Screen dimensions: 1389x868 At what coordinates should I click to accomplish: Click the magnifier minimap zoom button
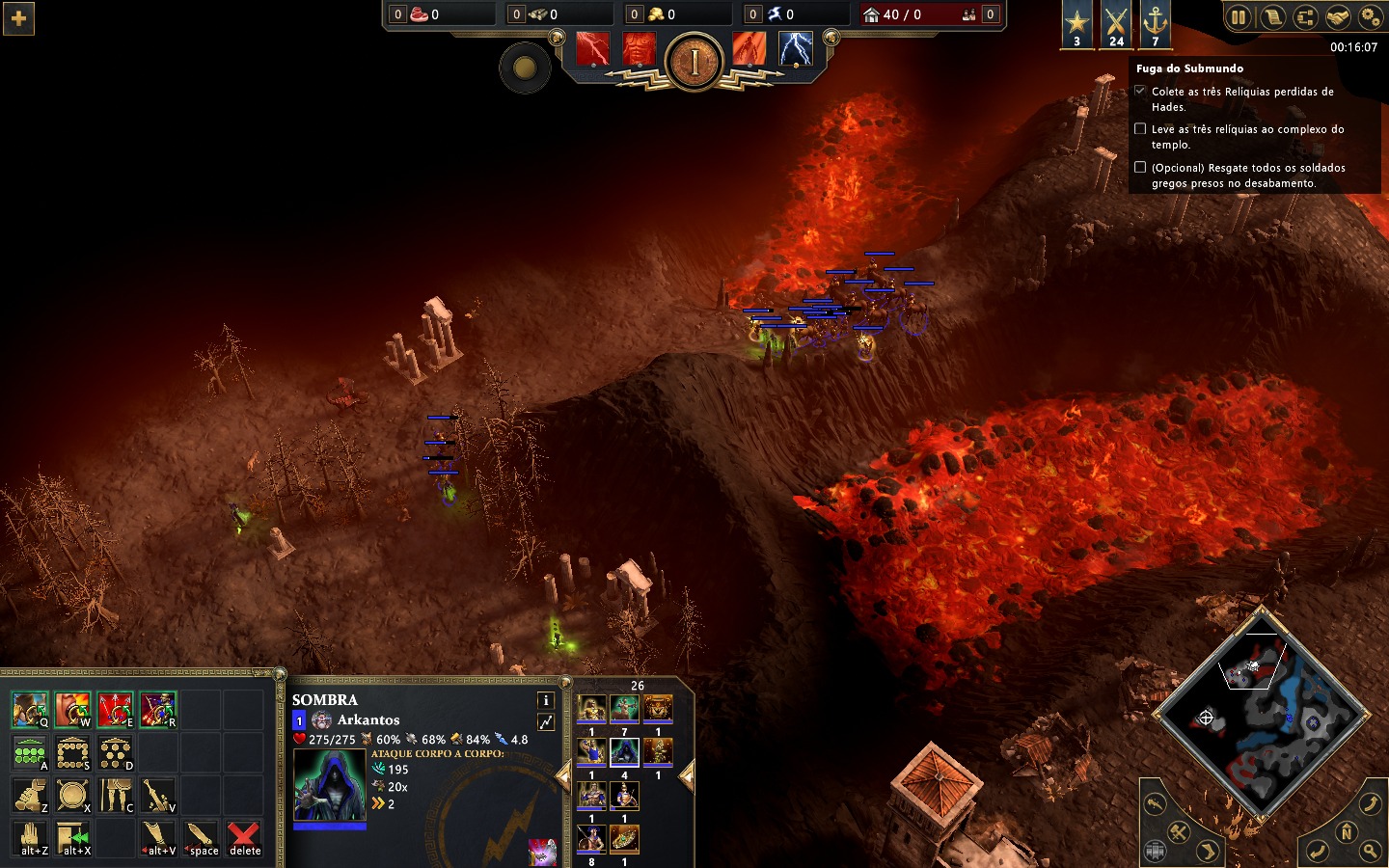[x=1370, y=850]
